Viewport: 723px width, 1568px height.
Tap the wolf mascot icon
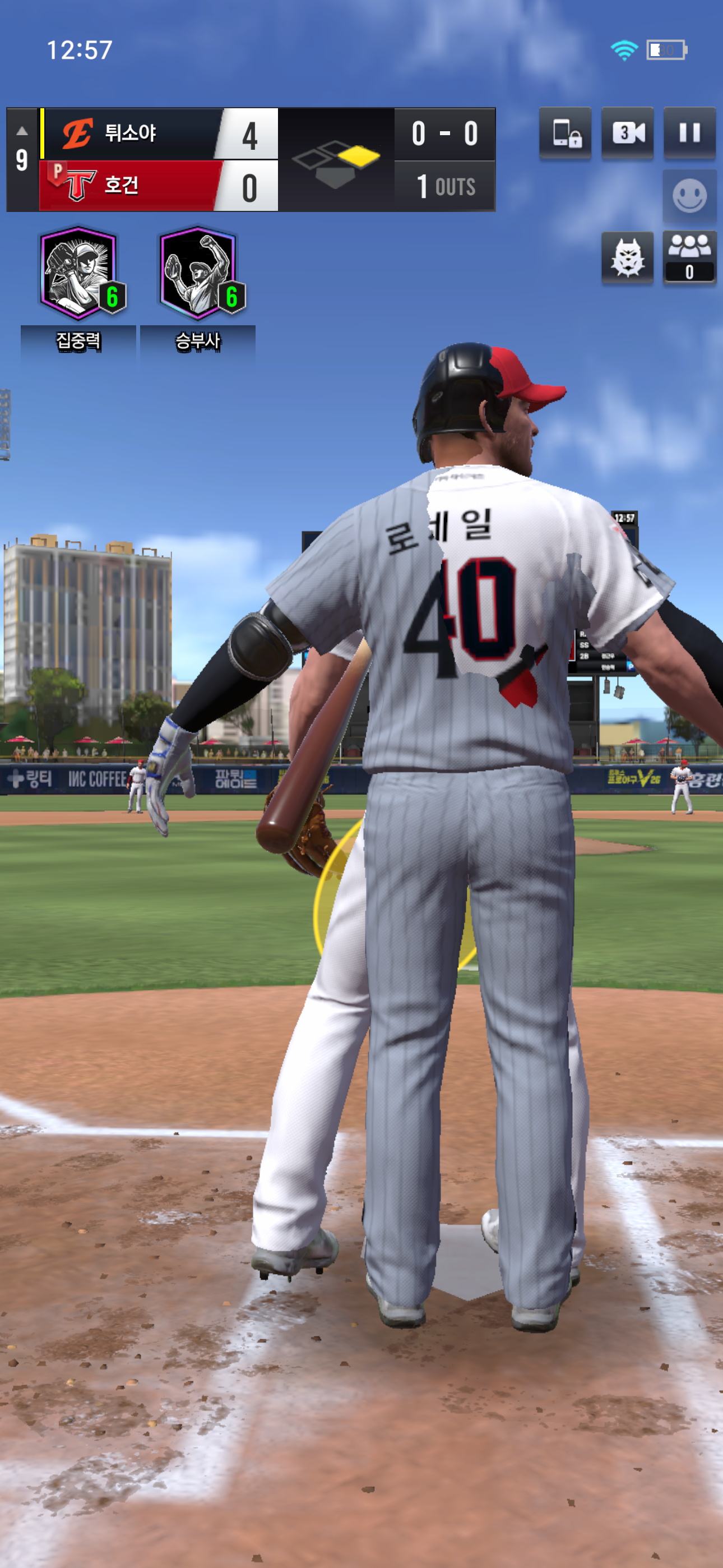(627, 257)
